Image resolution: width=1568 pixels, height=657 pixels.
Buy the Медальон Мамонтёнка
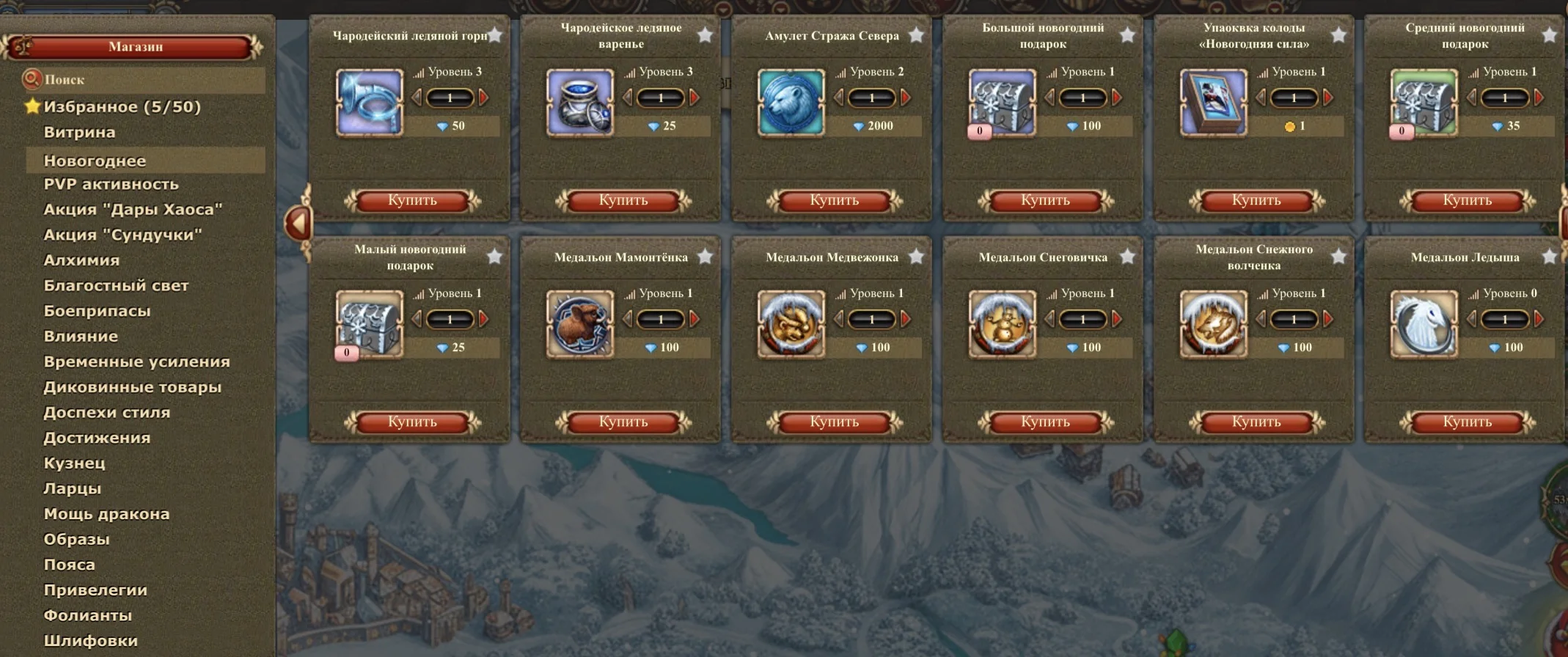point(623,422)
